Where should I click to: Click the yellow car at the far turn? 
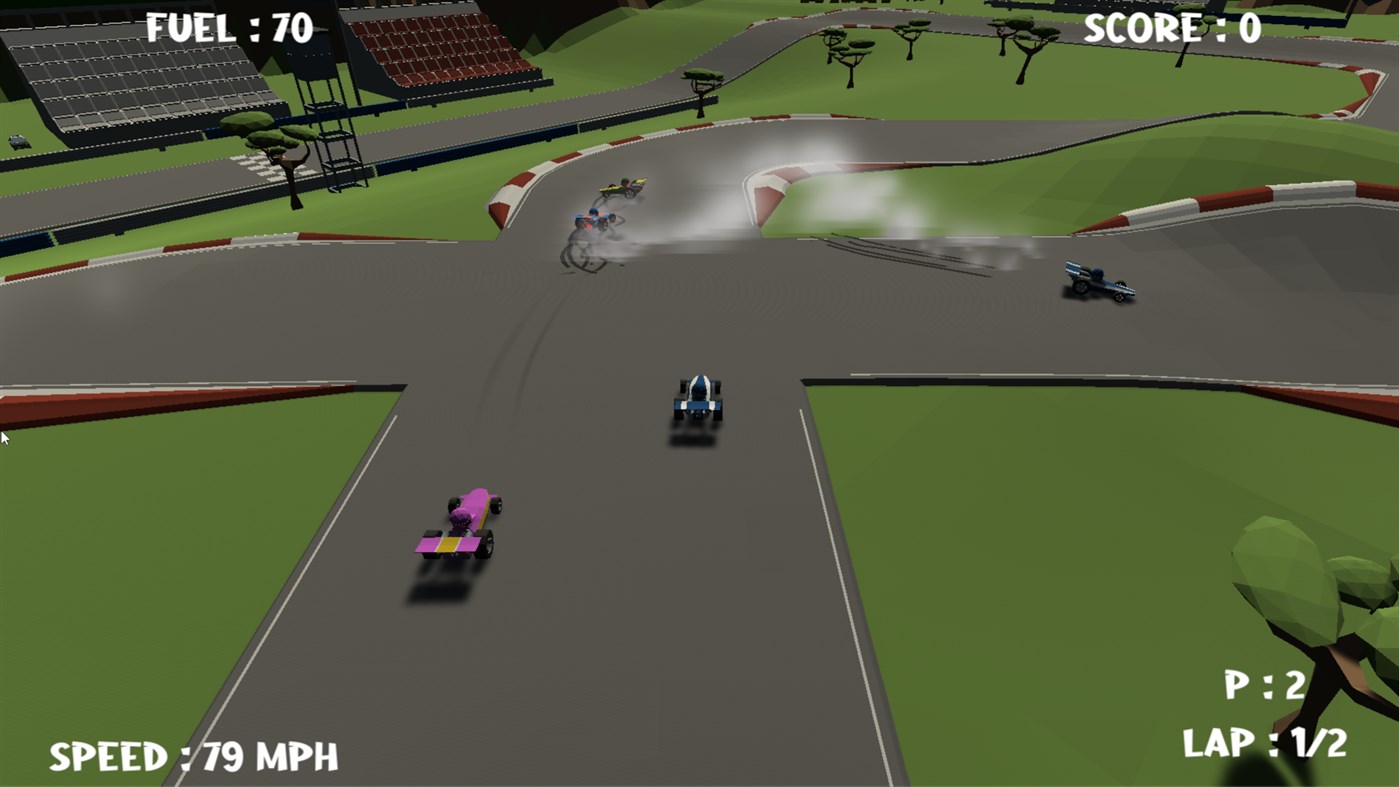(621, 187)
